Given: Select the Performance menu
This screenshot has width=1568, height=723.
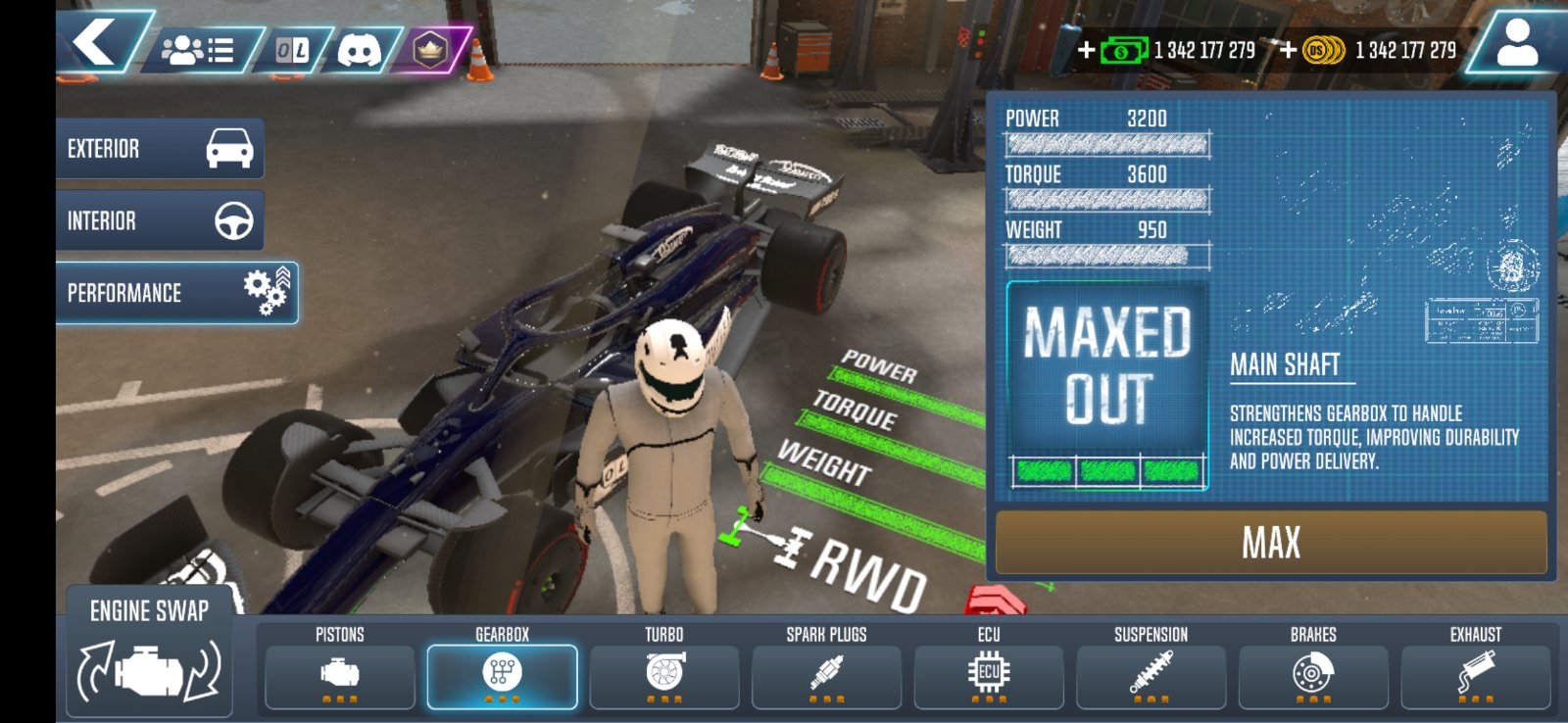Looking at the screenshot, I should point(176,293).
